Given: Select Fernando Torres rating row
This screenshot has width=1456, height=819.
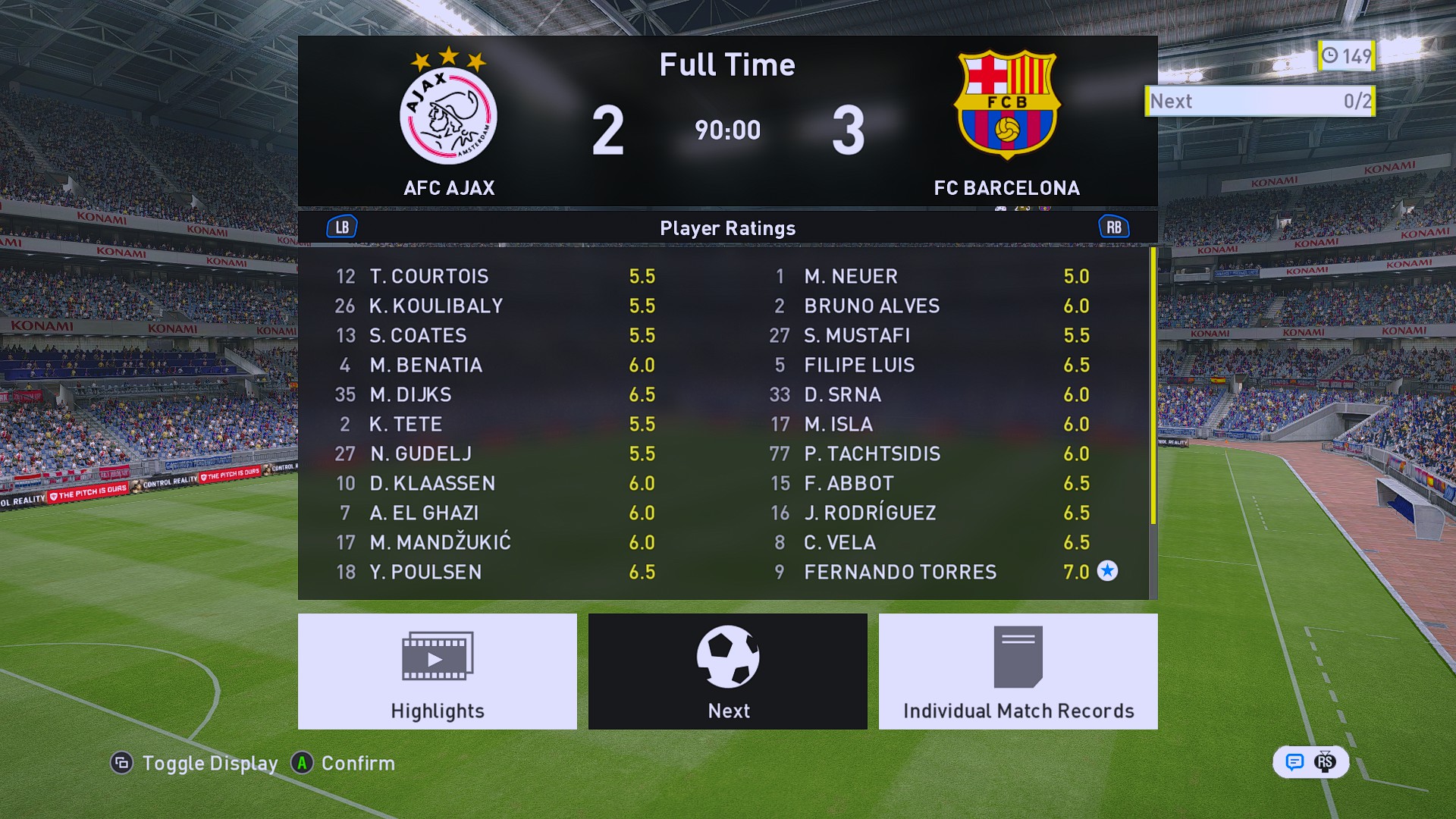Looking at the screenshot, I should 899,572.
